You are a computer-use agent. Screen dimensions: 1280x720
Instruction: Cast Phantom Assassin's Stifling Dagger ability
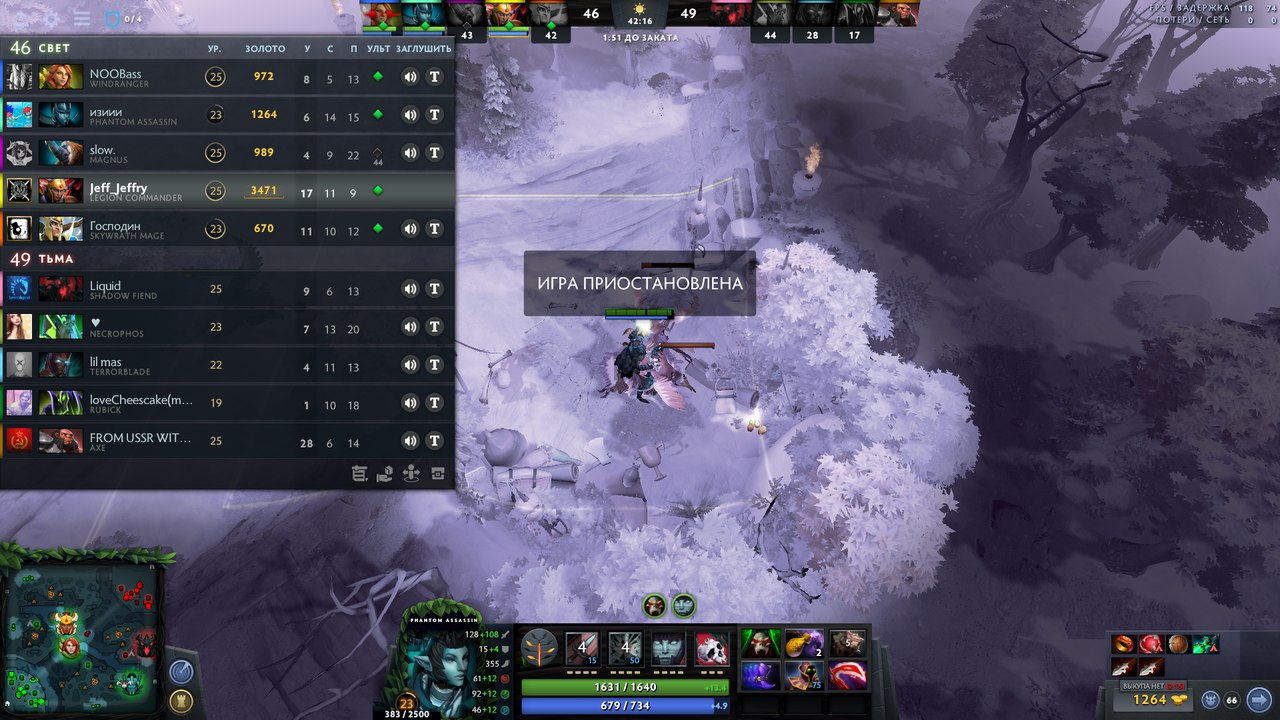tap(582, 649)
